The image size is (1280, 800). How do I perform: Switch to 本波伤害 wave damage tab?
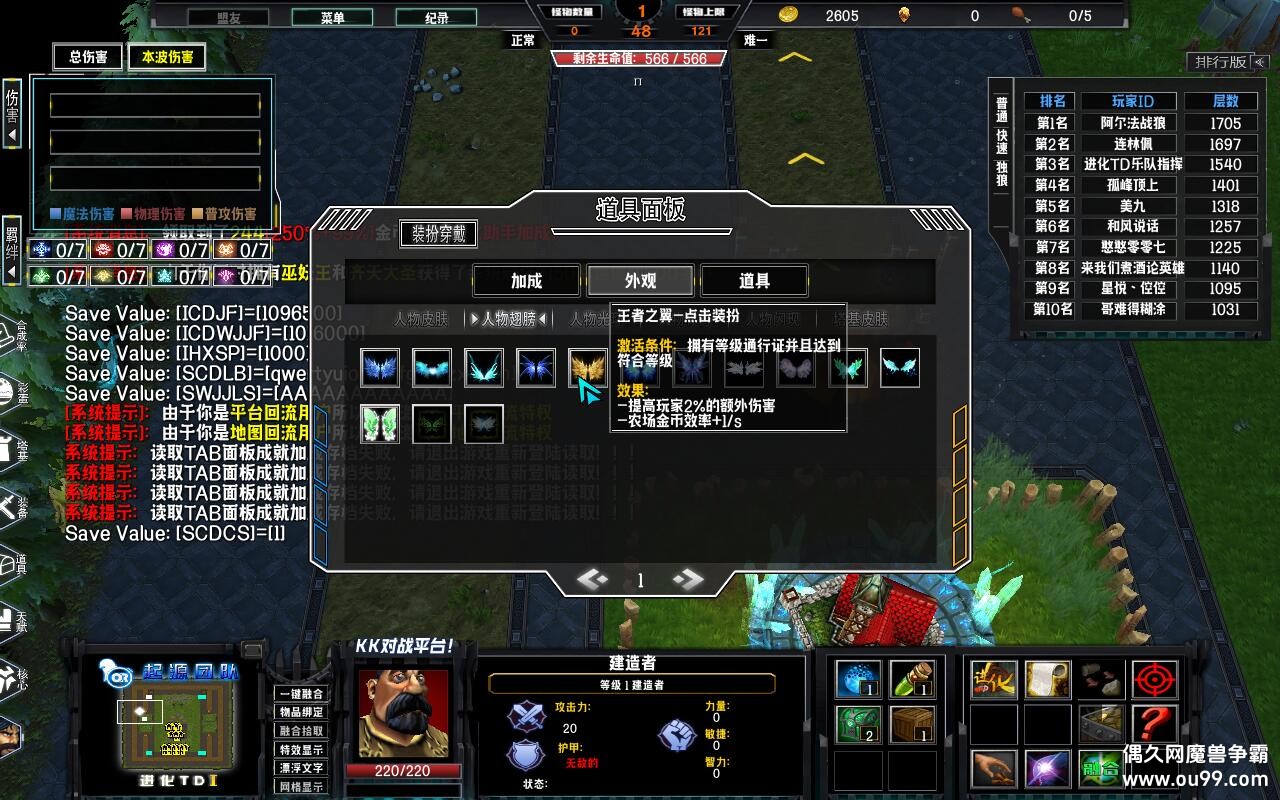click(167, 57)
